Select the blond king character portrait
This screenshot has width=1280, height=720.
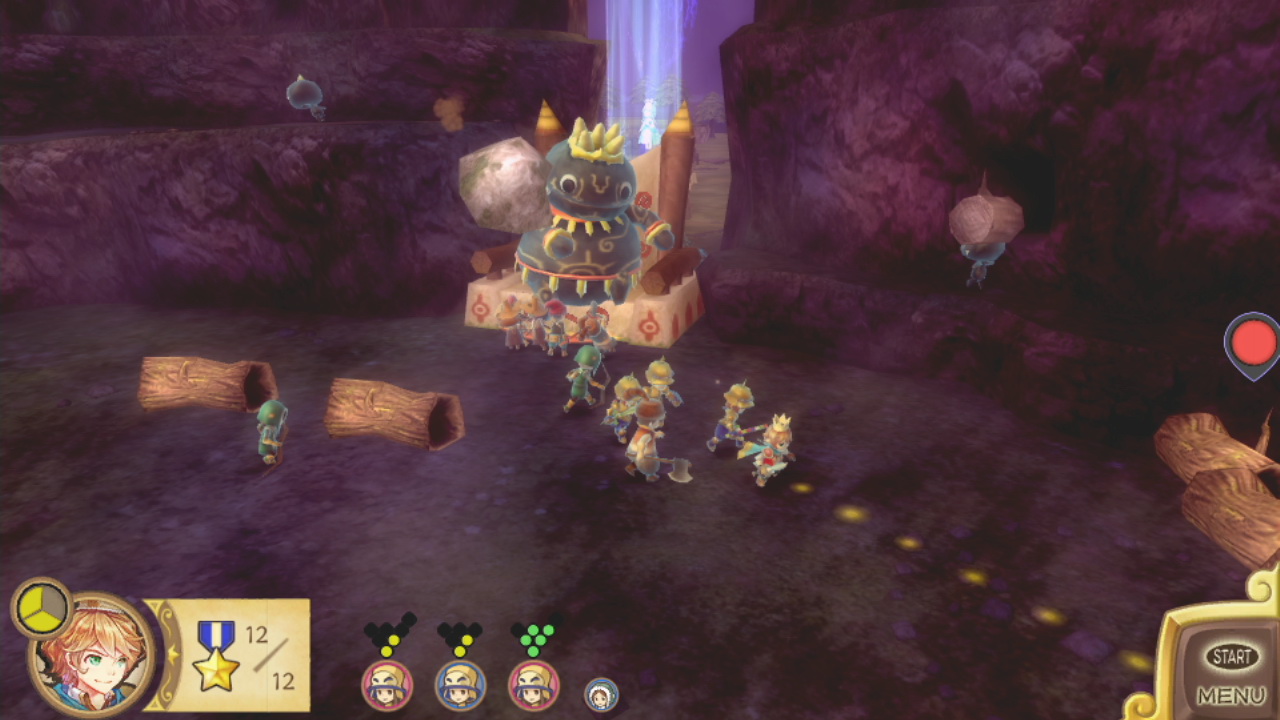[92, 655]
